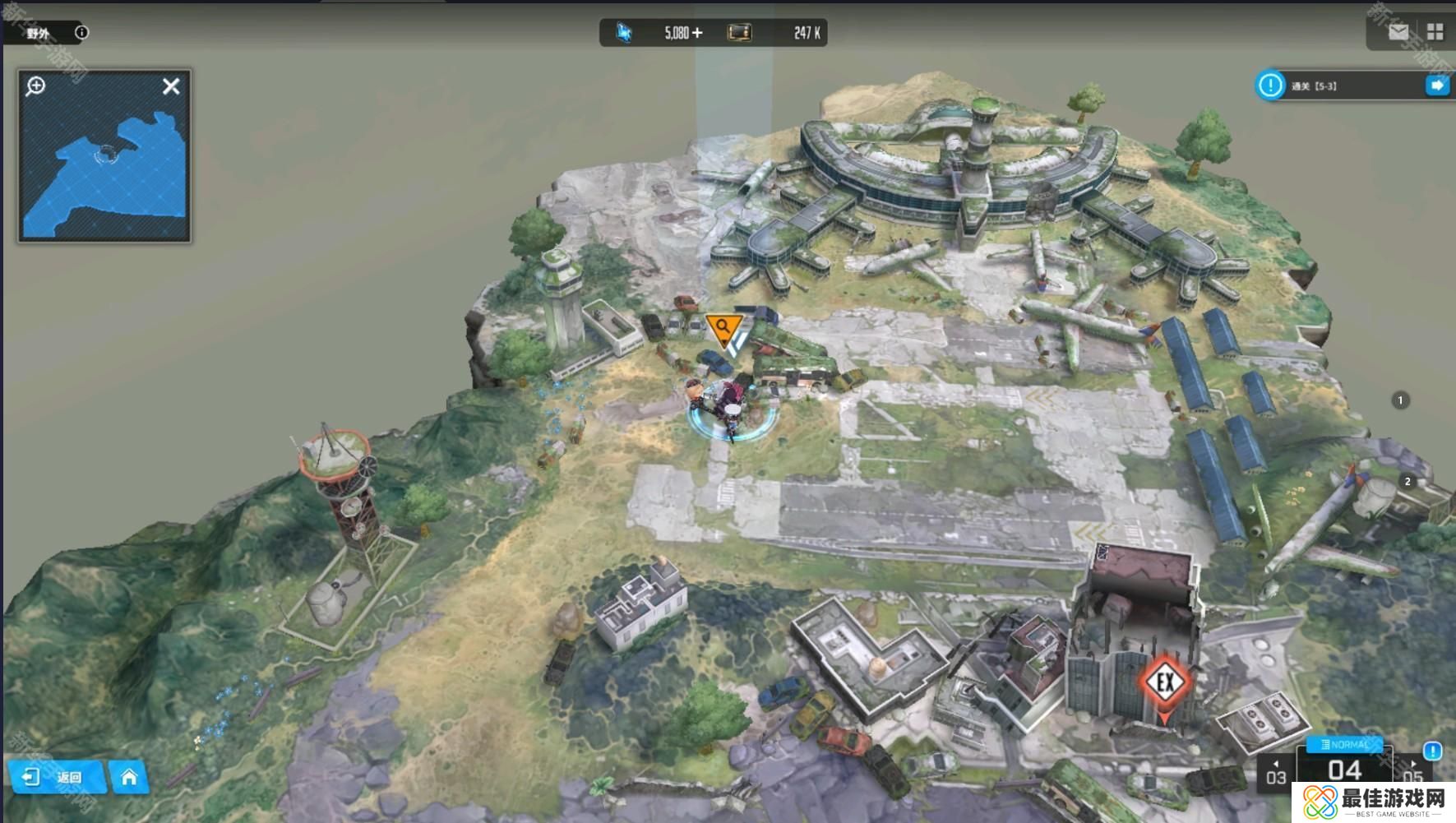Add more currency with the plus button

tap(698, 33)
